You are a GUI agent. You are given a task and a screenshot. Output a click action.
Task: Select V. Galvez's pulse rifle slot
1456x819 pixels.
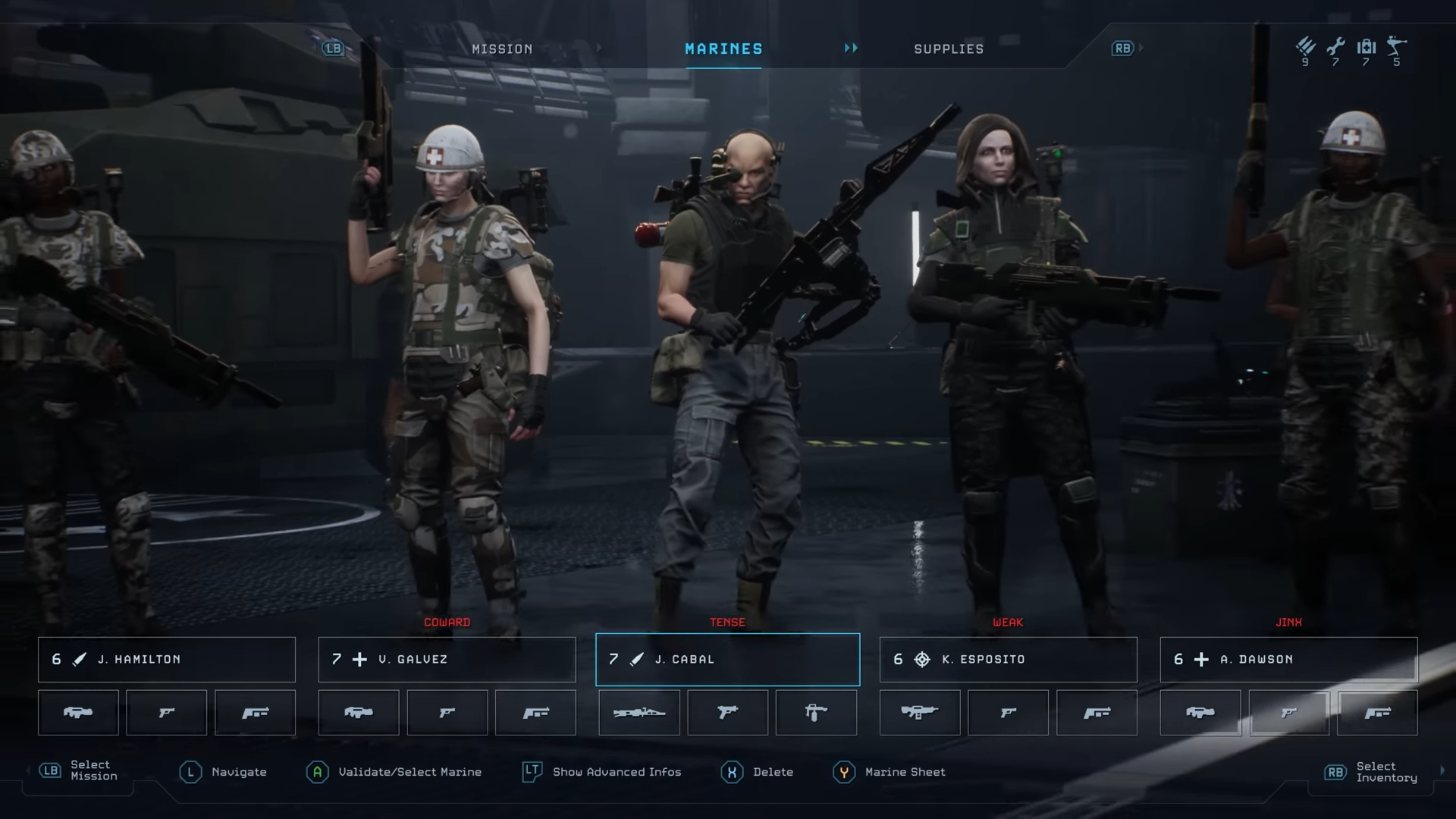(x=359, y=713)
